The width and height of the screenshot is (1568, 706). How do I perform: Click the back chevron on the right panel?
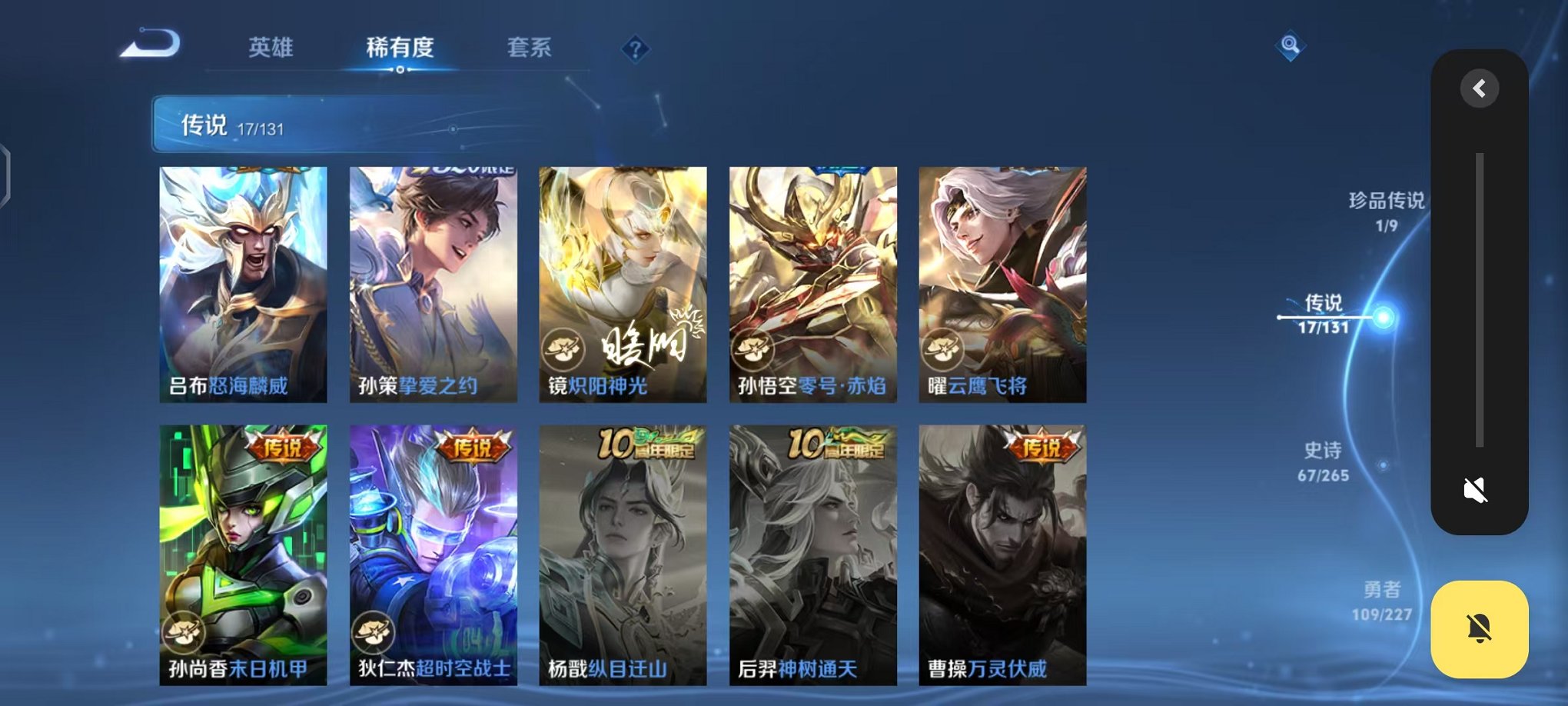[x=1478, y=88]
